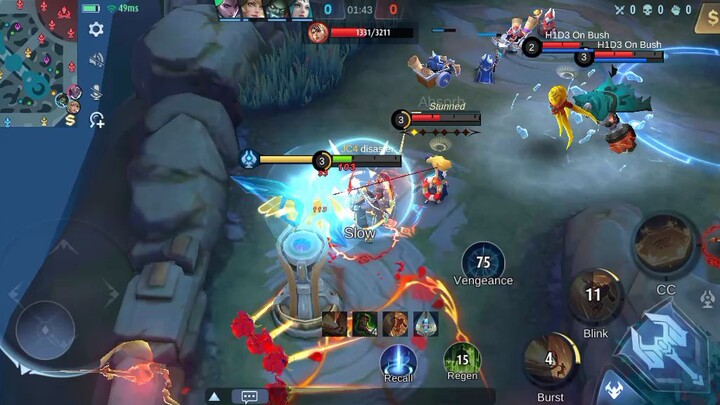Image resolution: width=720 pixels, height=405 pixels.
Task: Activate the Blink skill
Action: coord(594,295)
